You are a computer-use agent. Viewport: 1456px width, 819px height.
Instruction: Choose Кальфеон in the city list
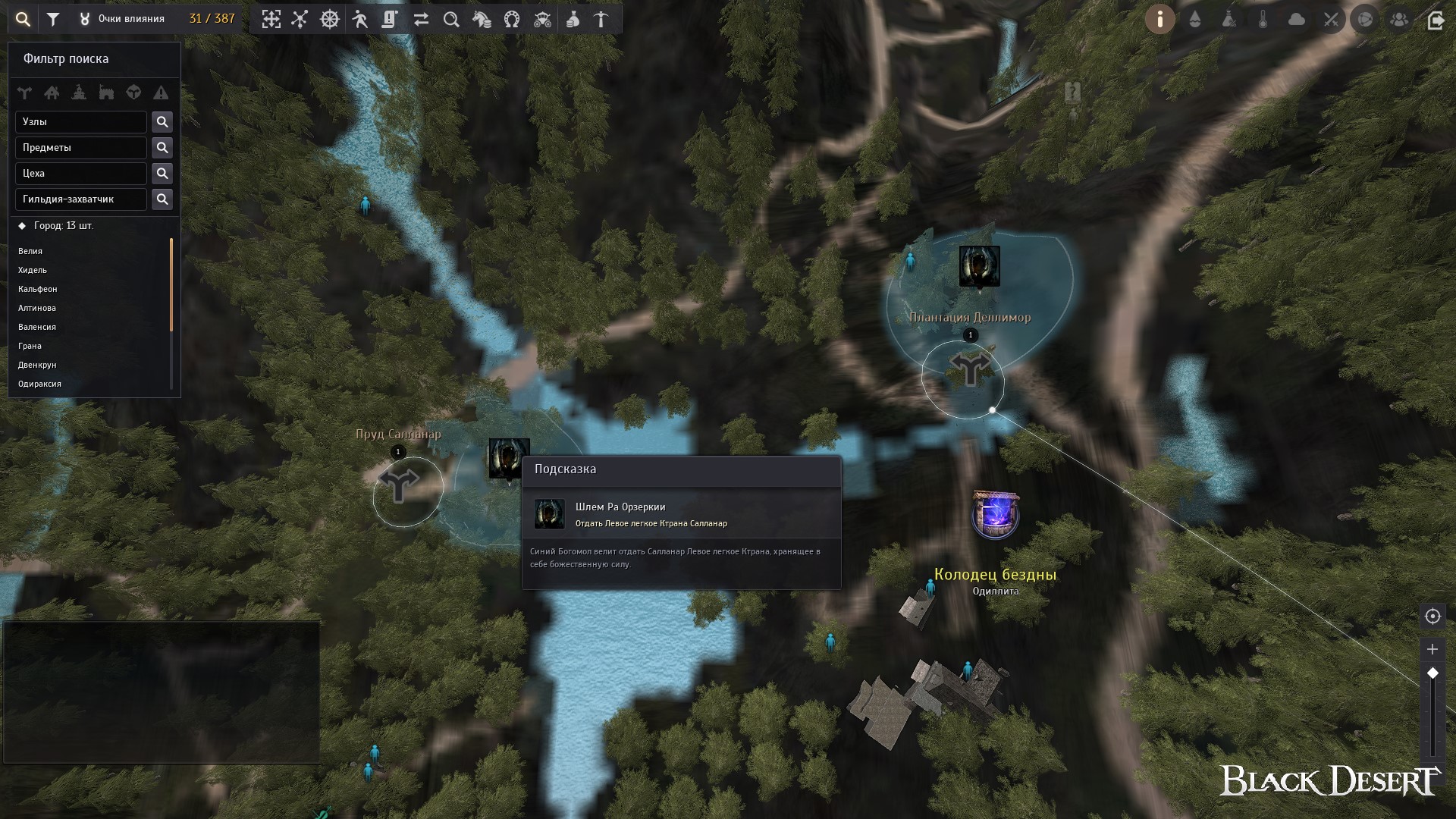point(38,289)
